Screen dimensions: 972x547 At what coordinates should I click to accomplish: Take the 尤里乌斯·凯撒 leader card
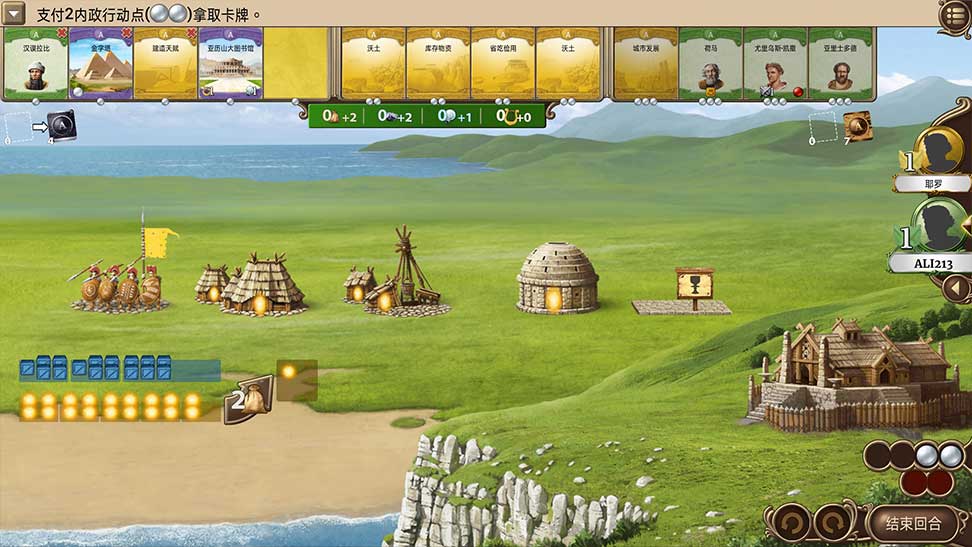pos(775,64)
